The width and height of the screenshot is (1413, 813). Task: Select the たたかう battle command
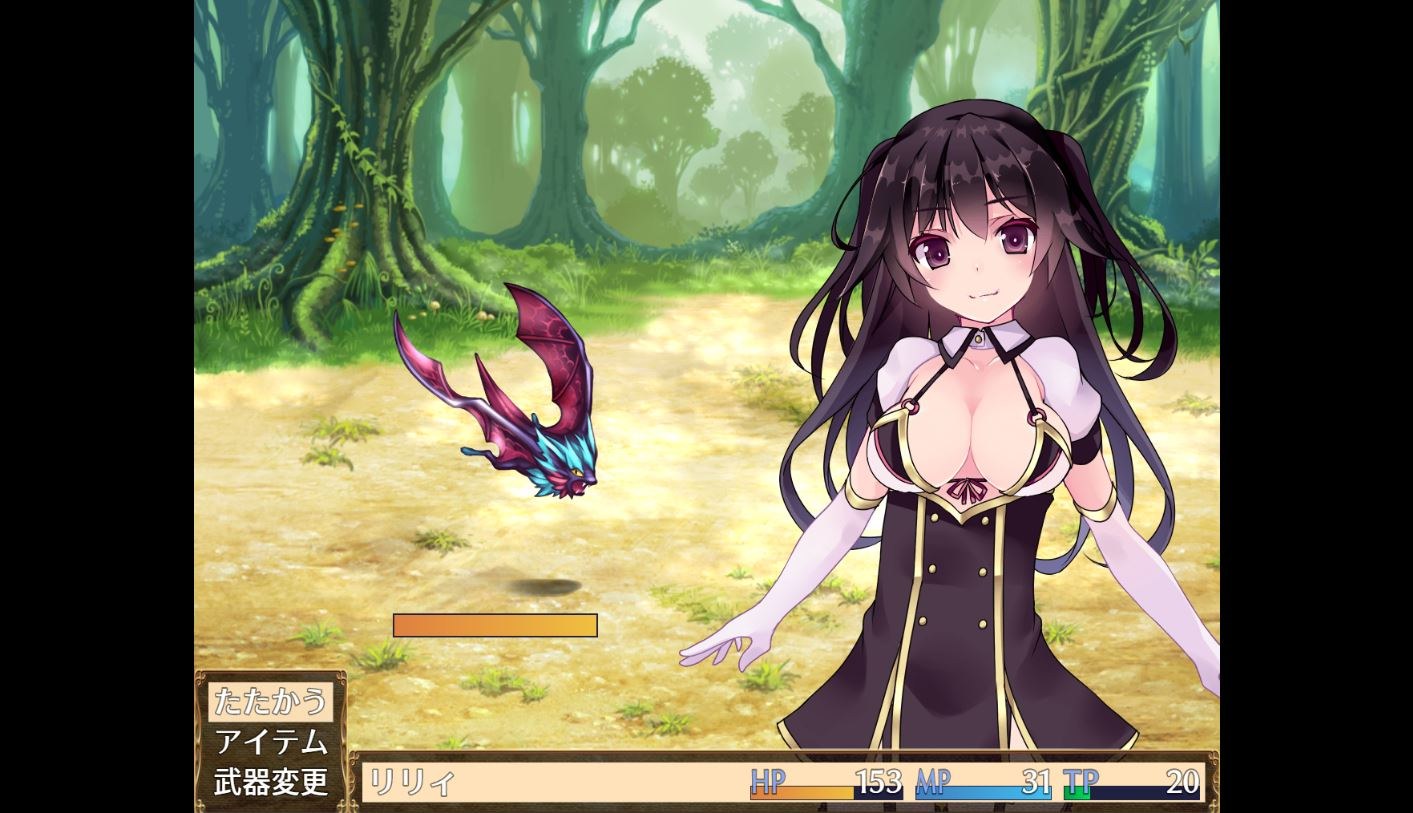coord(270,701)
